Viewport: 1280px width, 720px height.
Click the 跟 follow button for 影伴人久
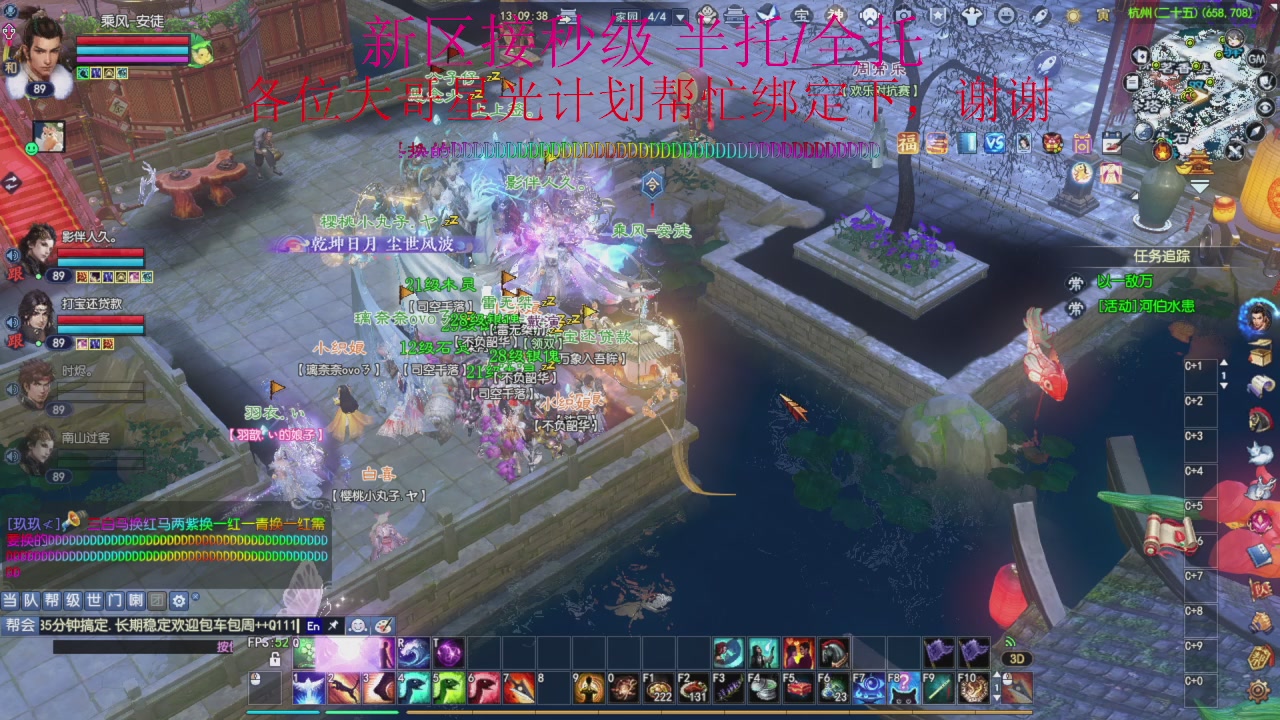(15, 273)
